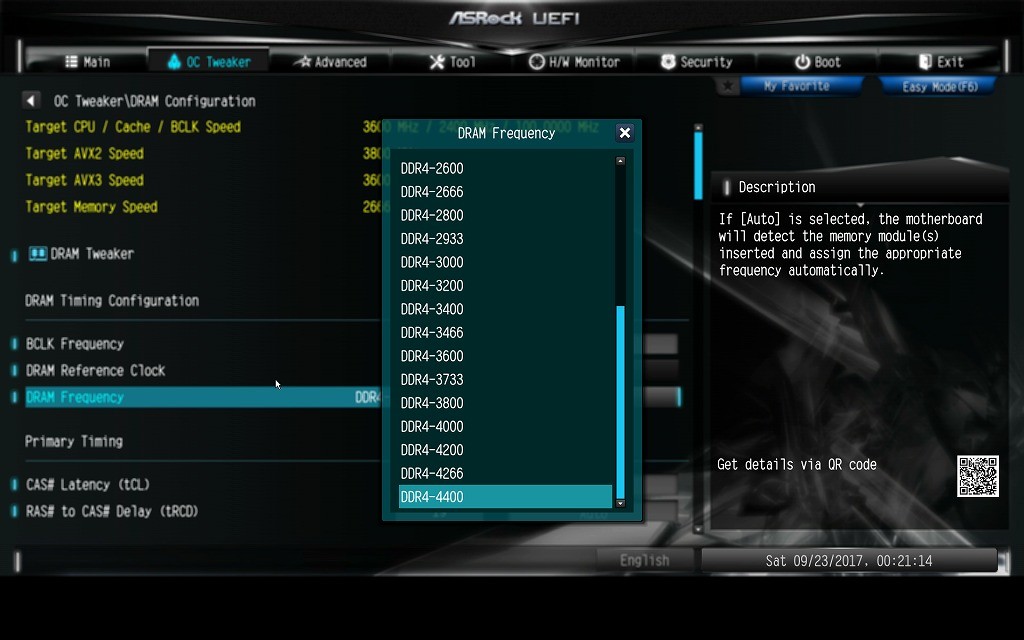Close the DRAM Frequency popup

coord(625,133)
